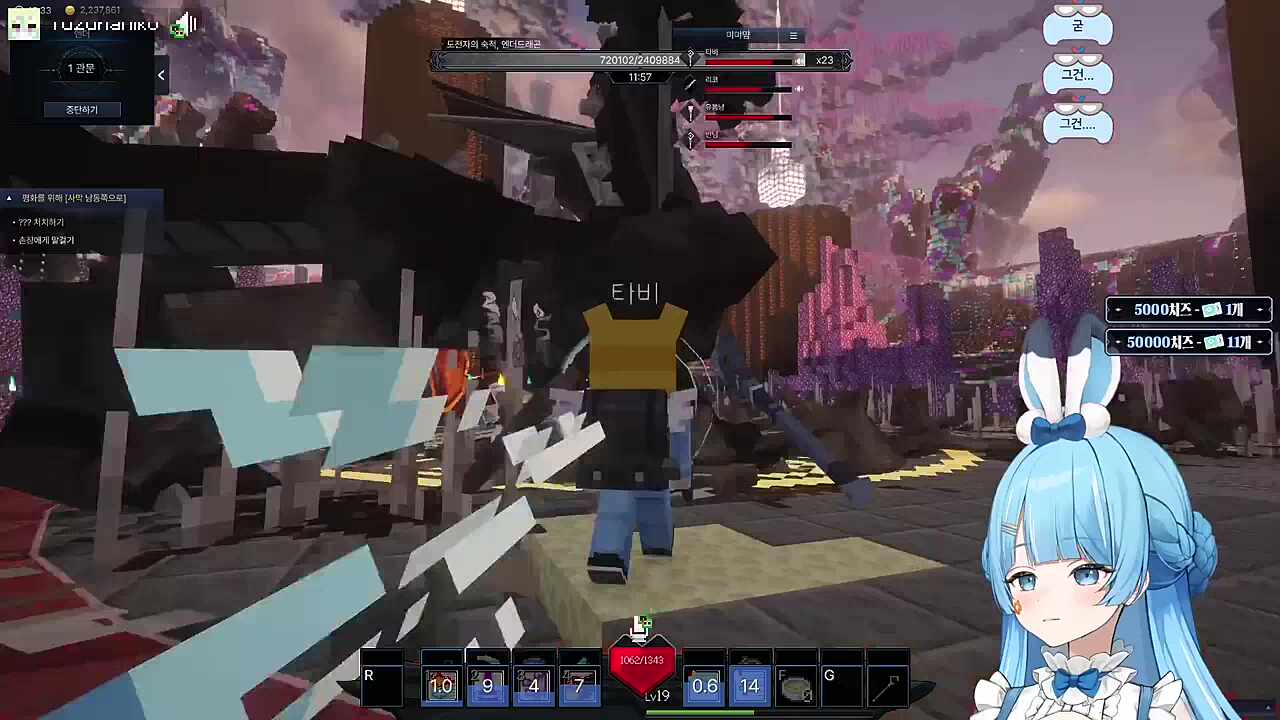
Task: Collapse the quest tracker header
Action: pos(10,198)
